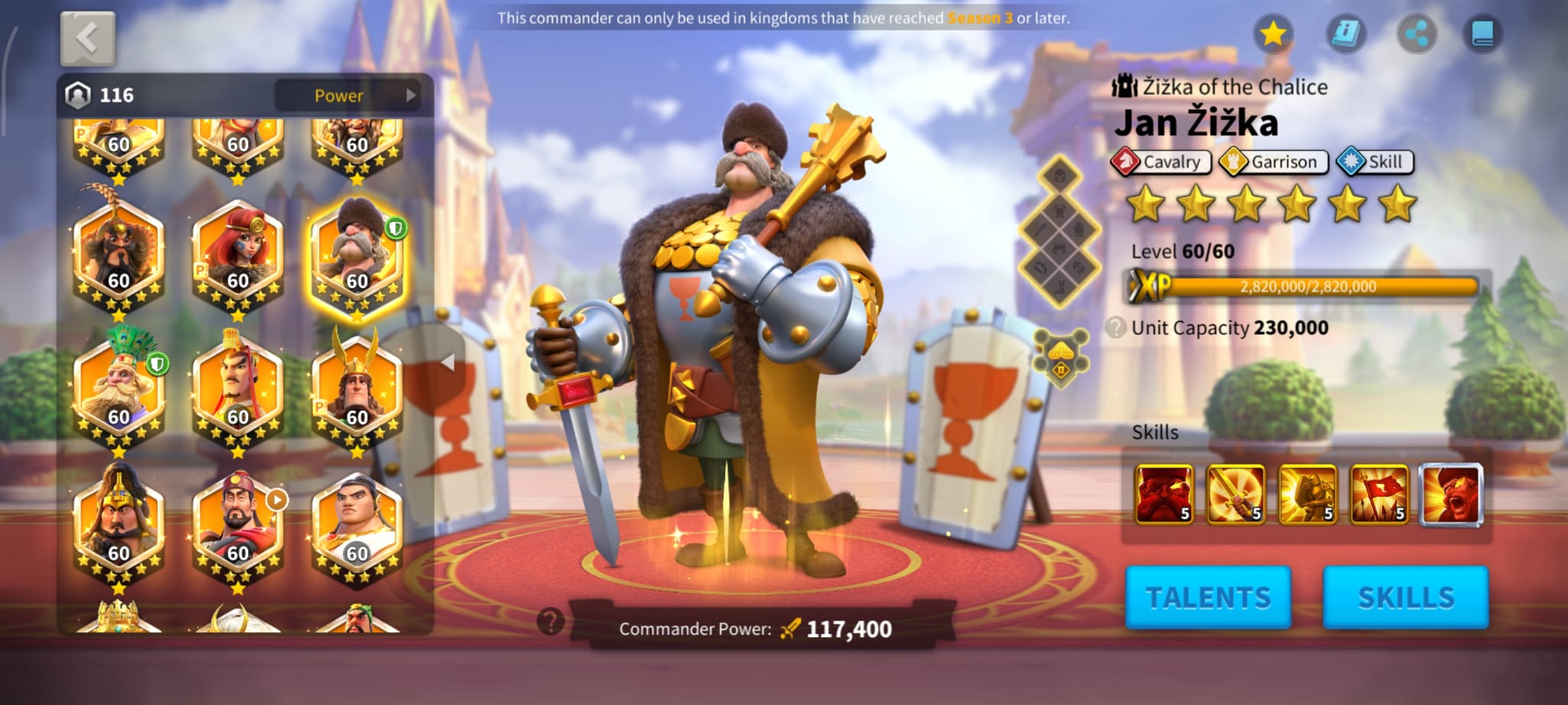
Task: Open the blue book icon
Action: [x=1482, y=34]
